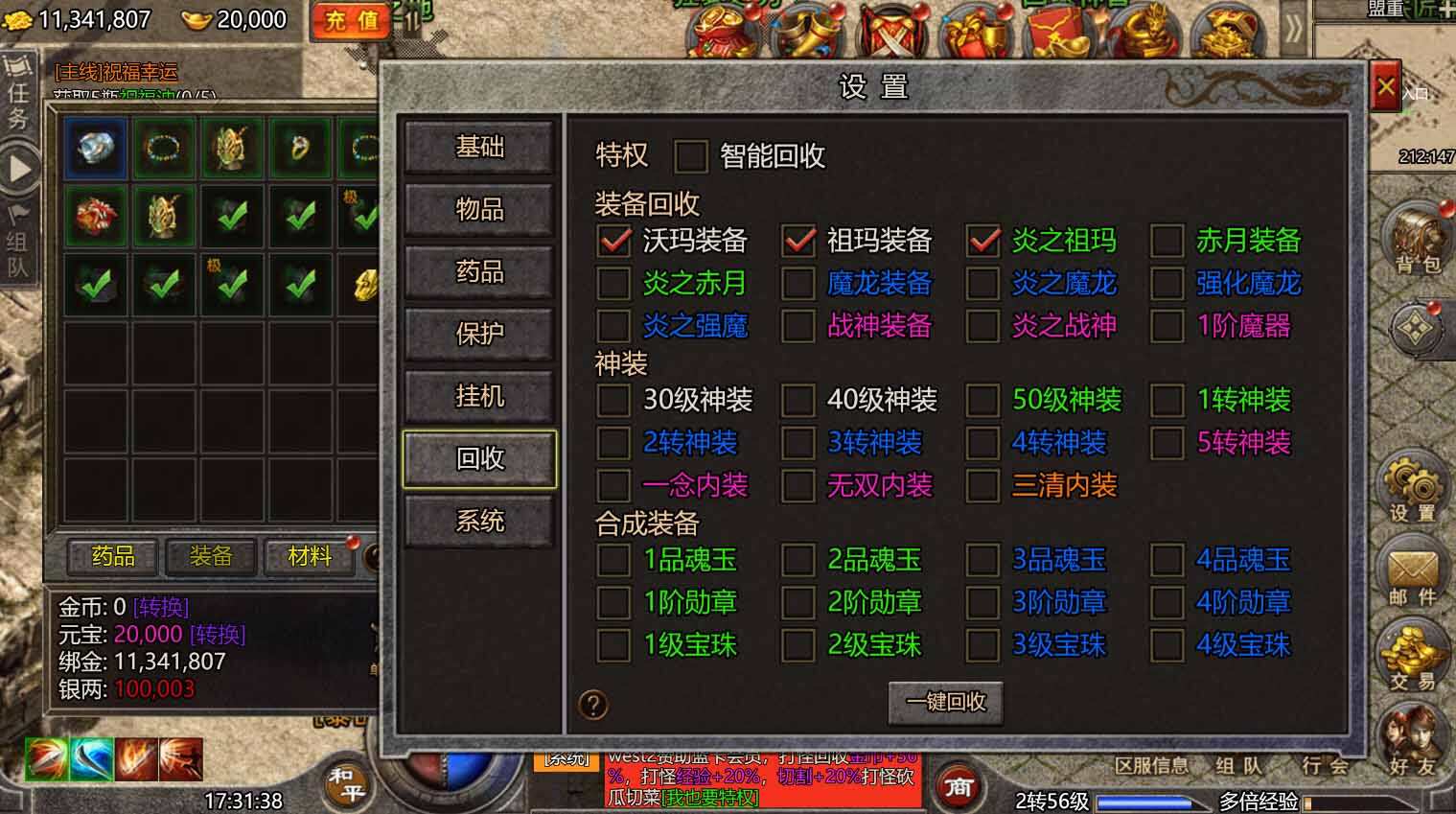
Task: Click the blue gem in the first inventory slot
Action: coord(93,148)
